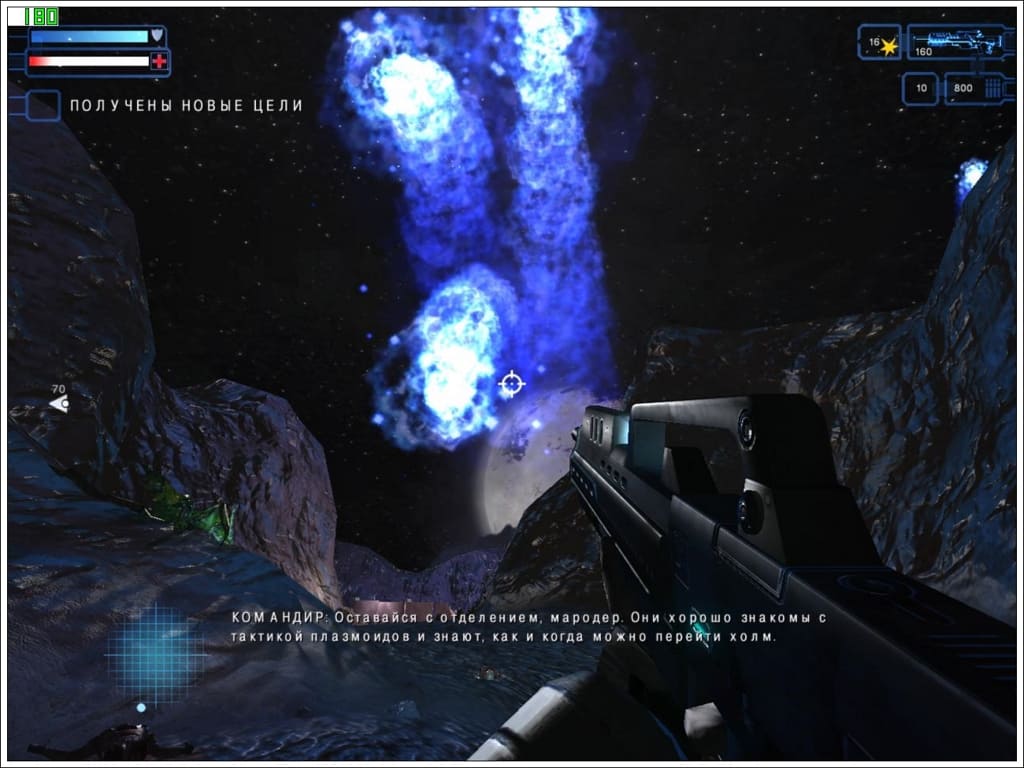Click the blue grid radar
This screenshot has height=768, width=1024.
pyautogui.click(x=157, y=652)
